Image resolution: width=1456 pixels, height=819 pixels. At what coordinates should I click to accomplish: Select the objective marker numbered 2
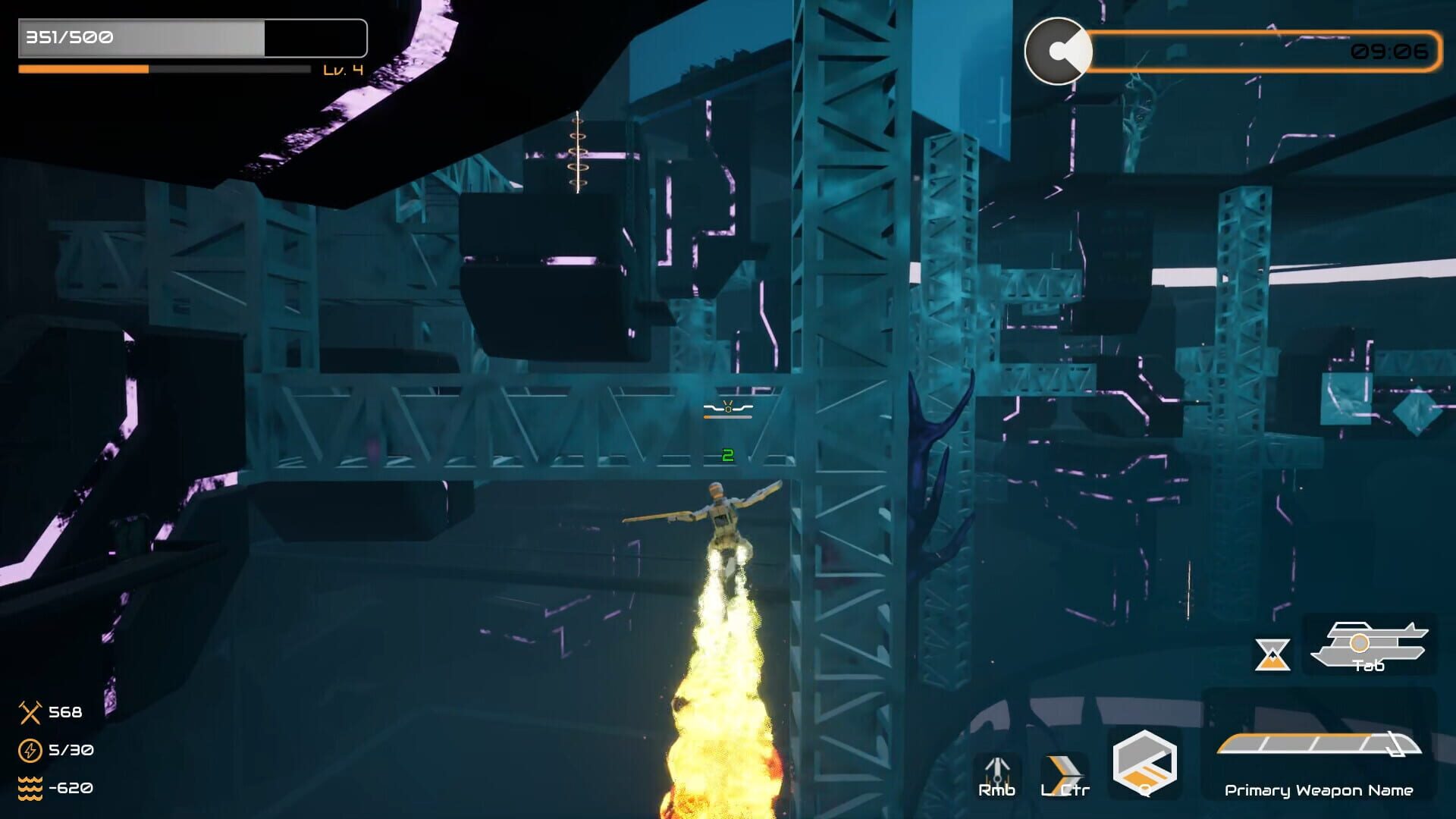click(x=727, y=457)
